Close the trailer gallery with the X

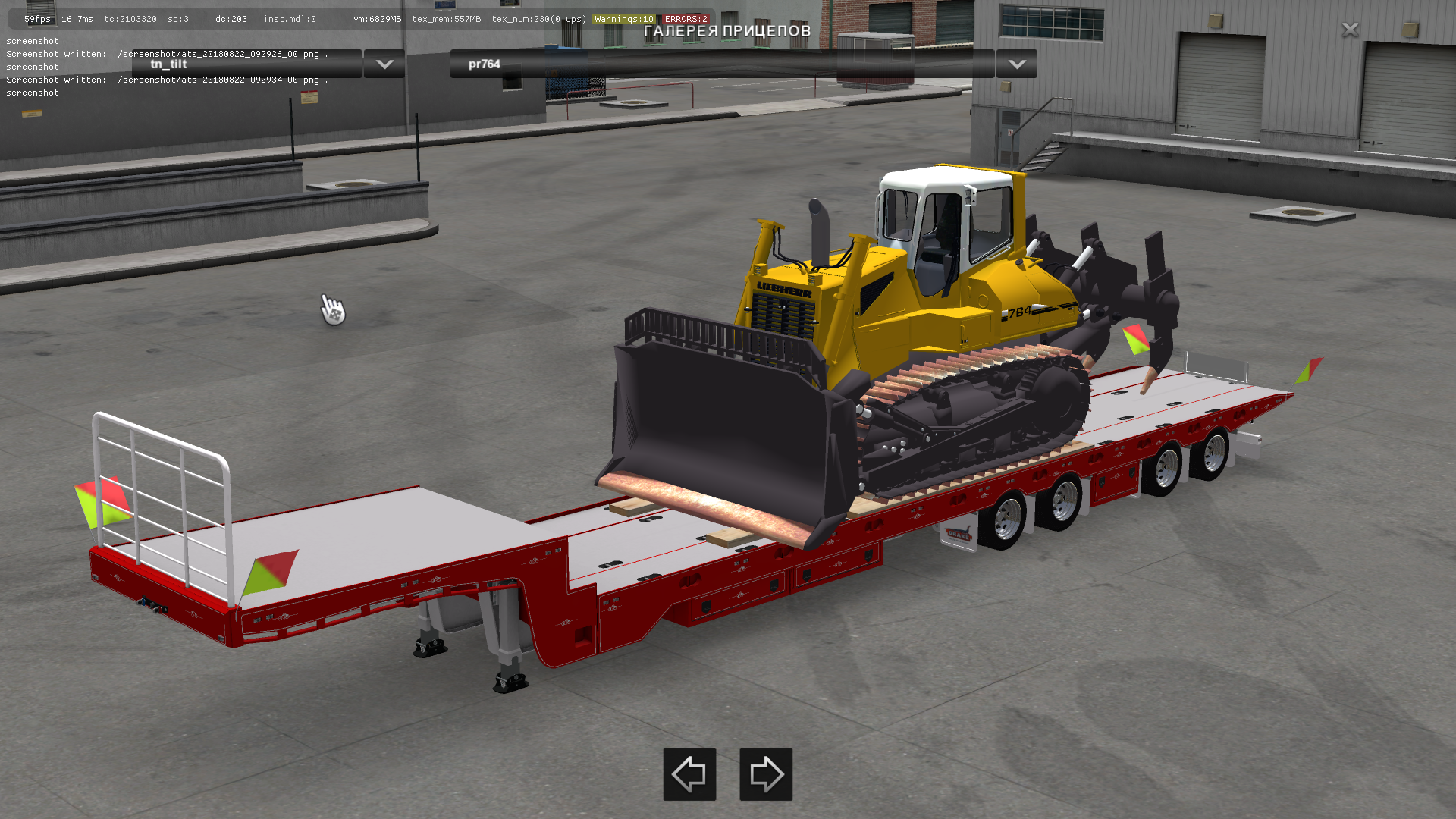click(1350, 30)
